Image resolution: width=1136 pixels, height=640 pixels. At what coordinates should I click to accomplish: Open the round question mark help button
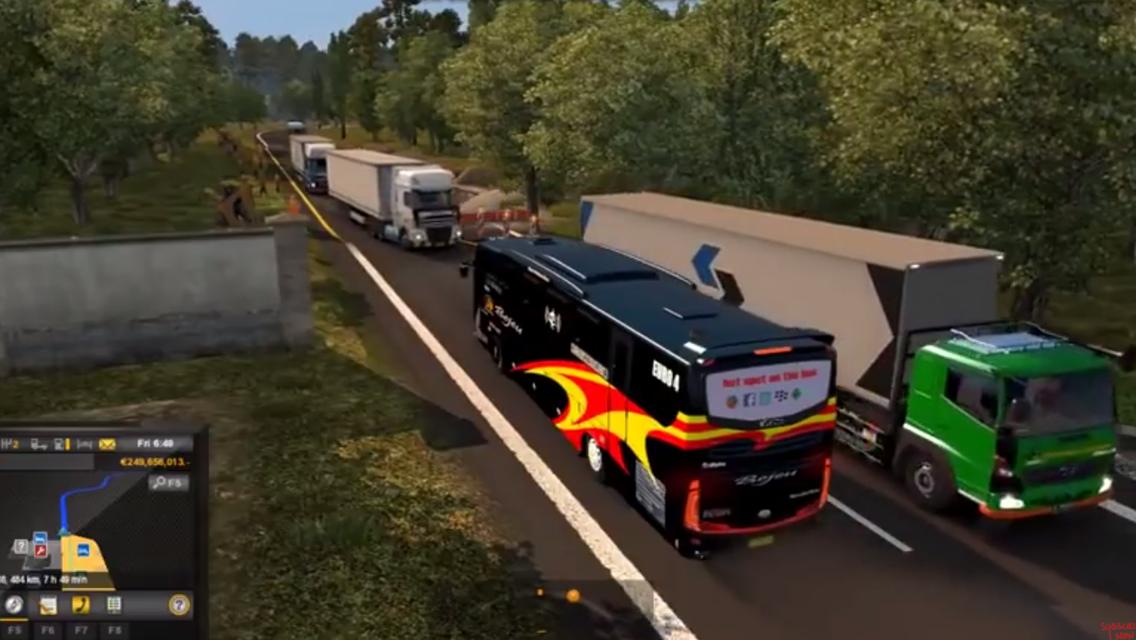click(179, 604)
